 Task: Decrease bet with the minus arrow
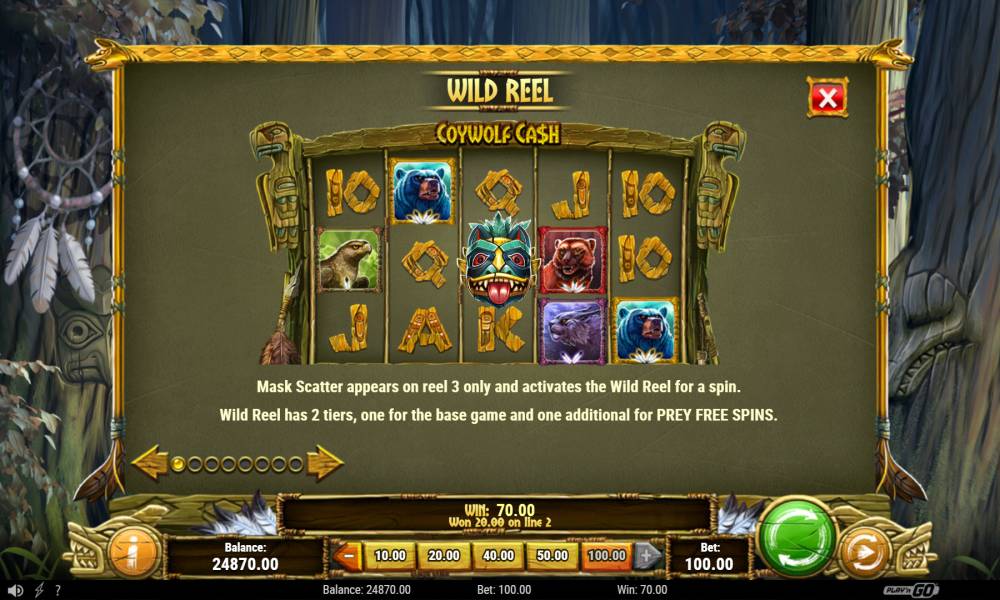point(347,556)
